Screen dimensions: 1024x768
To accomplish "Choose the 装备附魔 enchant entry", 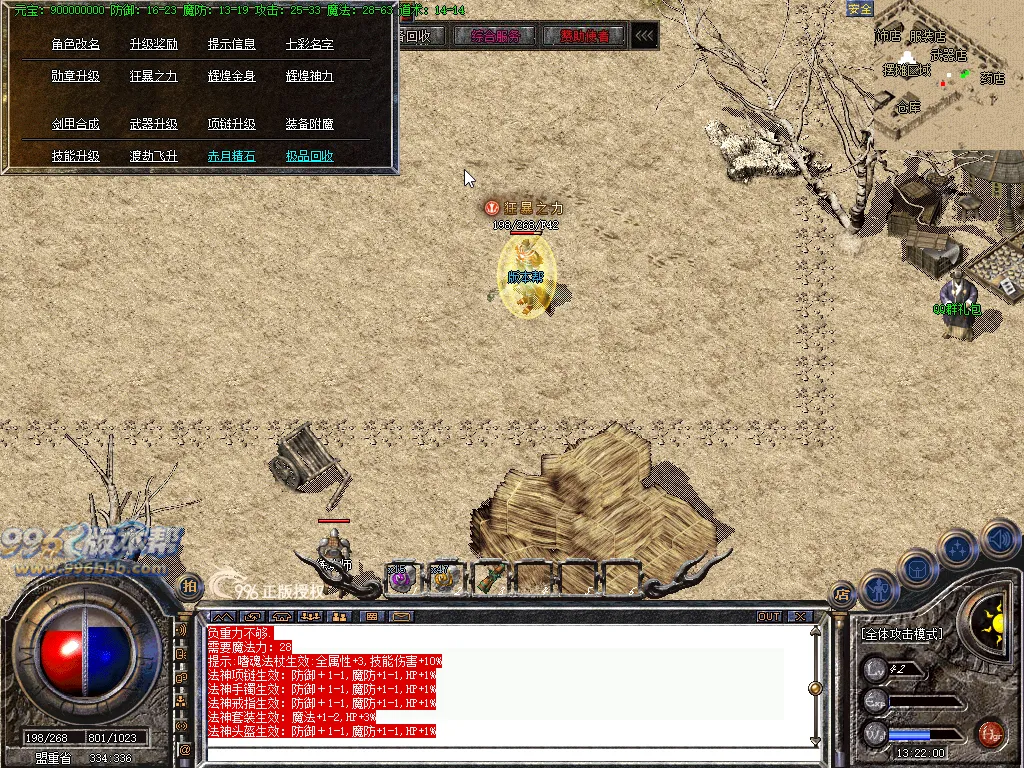I will 310,124.
